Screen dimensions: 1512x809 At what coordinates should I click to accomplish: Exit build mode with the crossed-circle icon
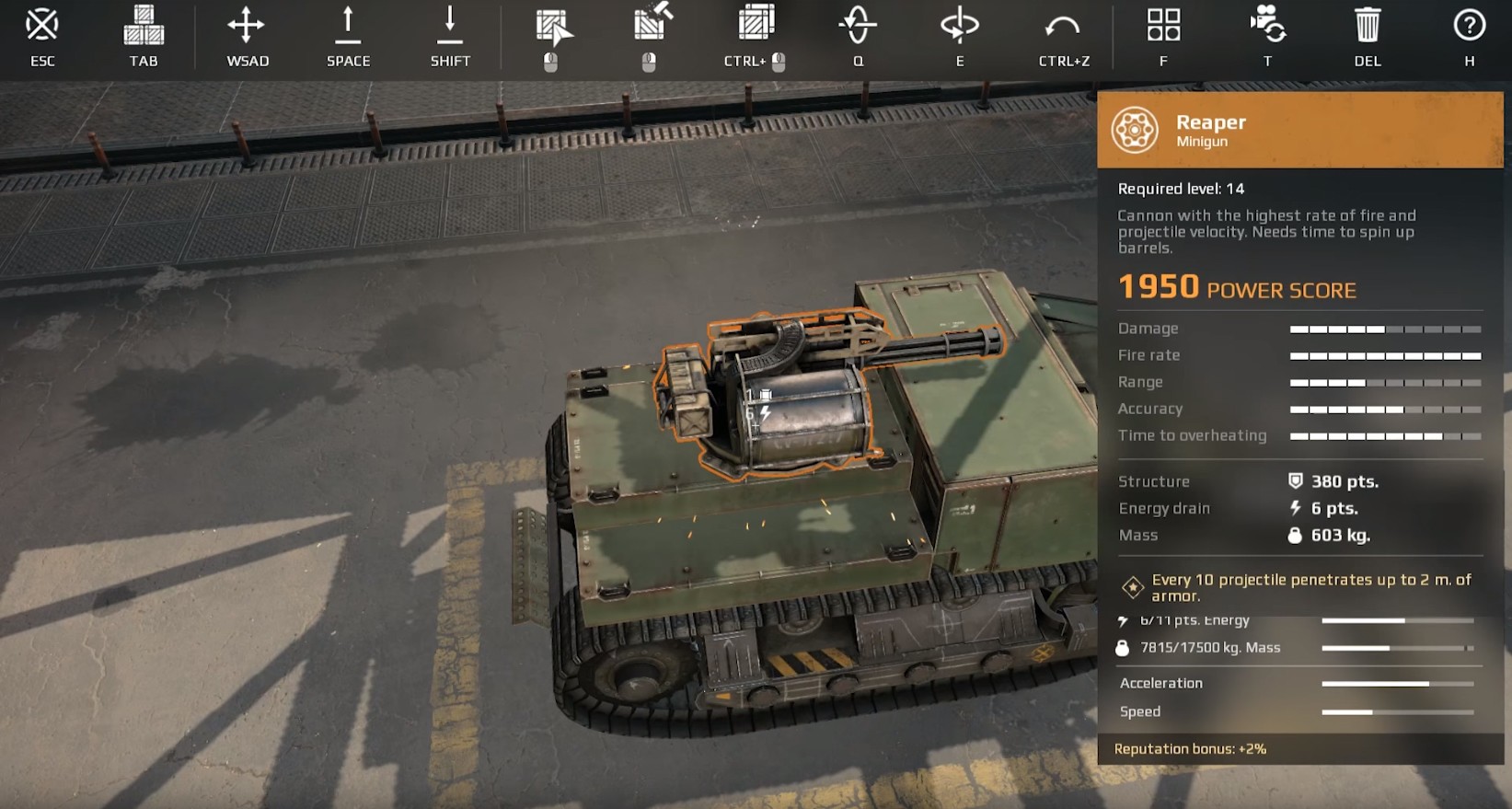[x=42, y=26]
